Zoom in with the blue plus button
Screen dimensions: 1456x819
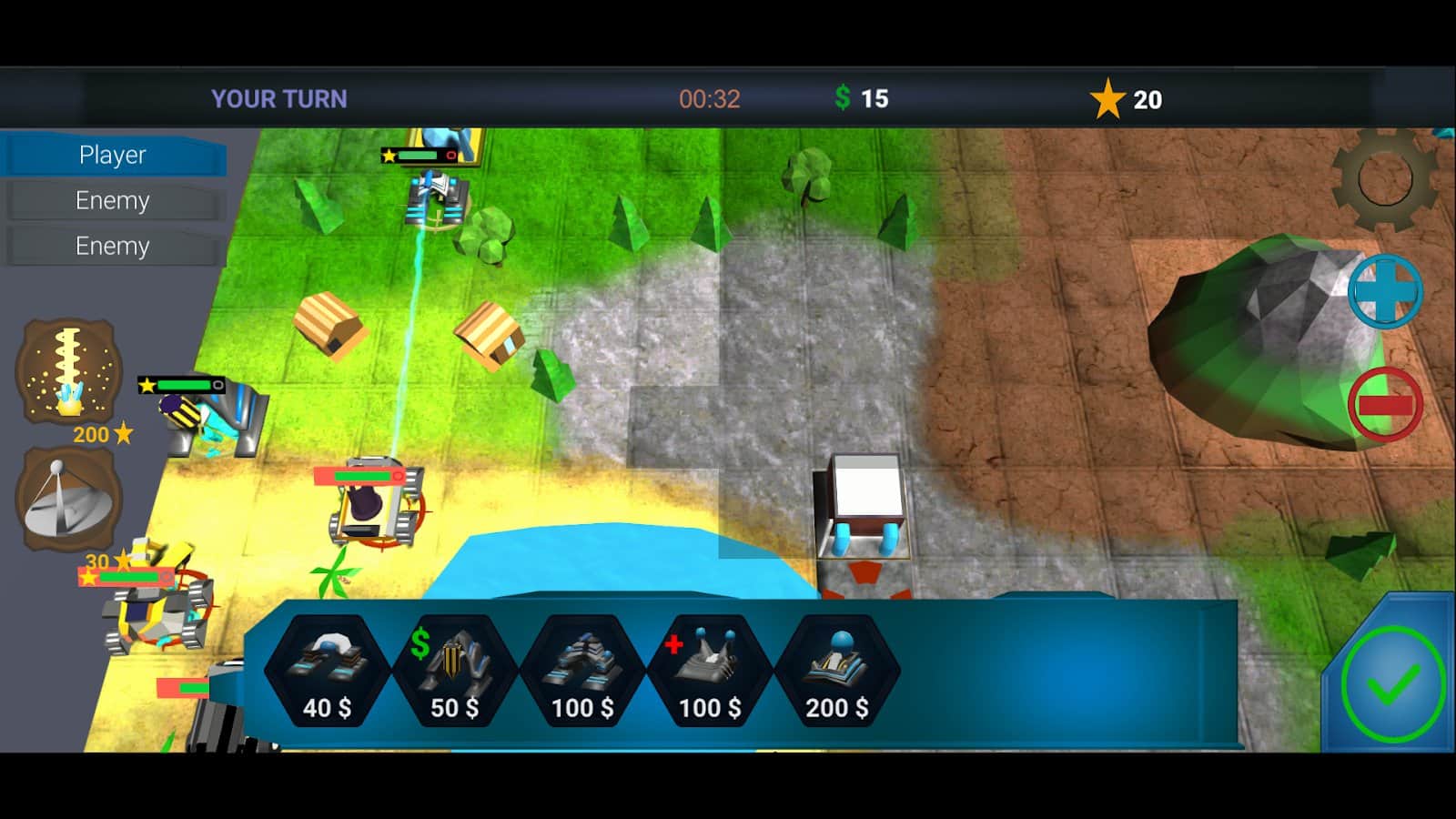[x=1384, y=291]
